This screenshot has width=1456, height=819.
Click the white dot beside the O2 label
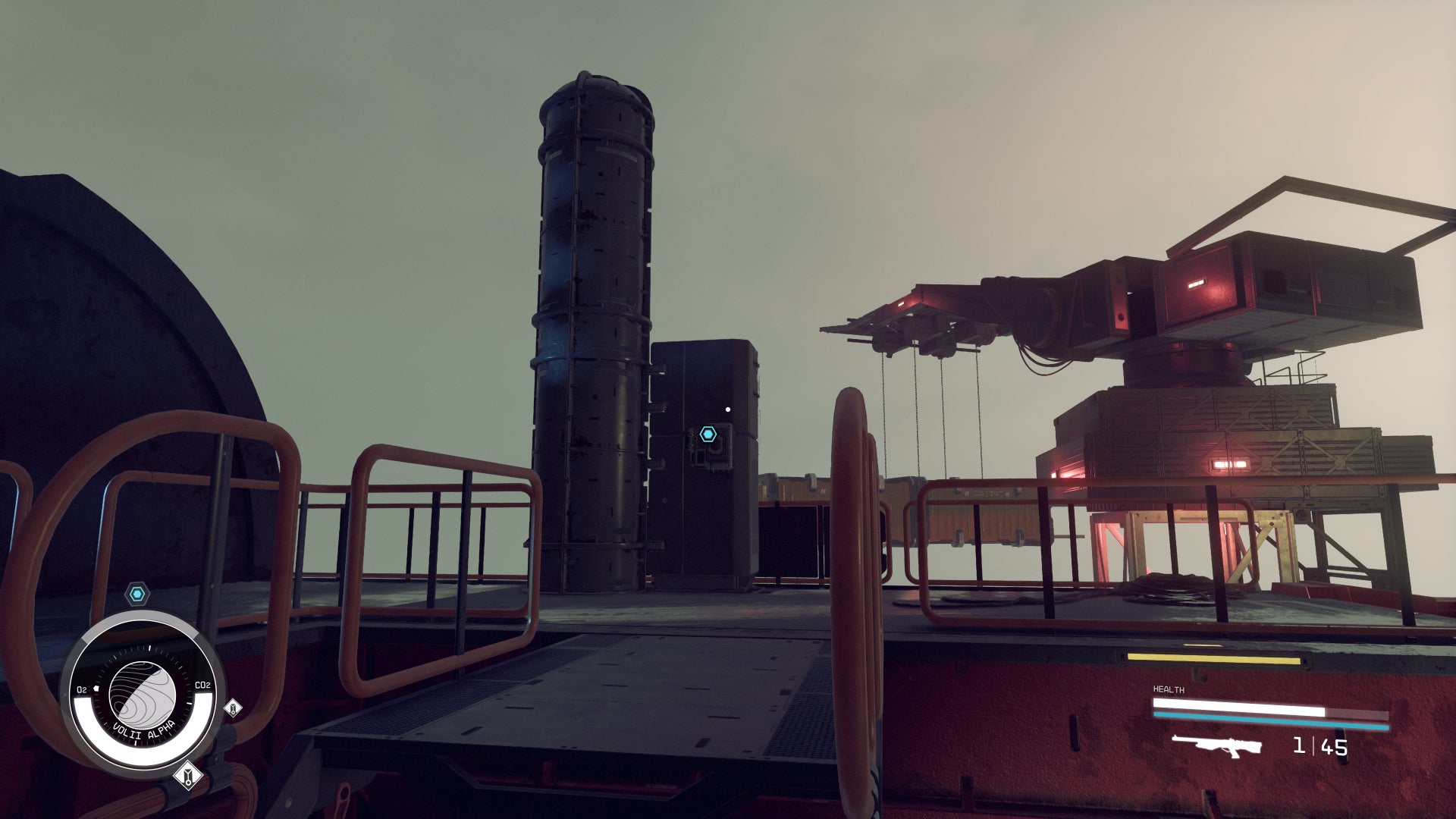click(96, 687)
